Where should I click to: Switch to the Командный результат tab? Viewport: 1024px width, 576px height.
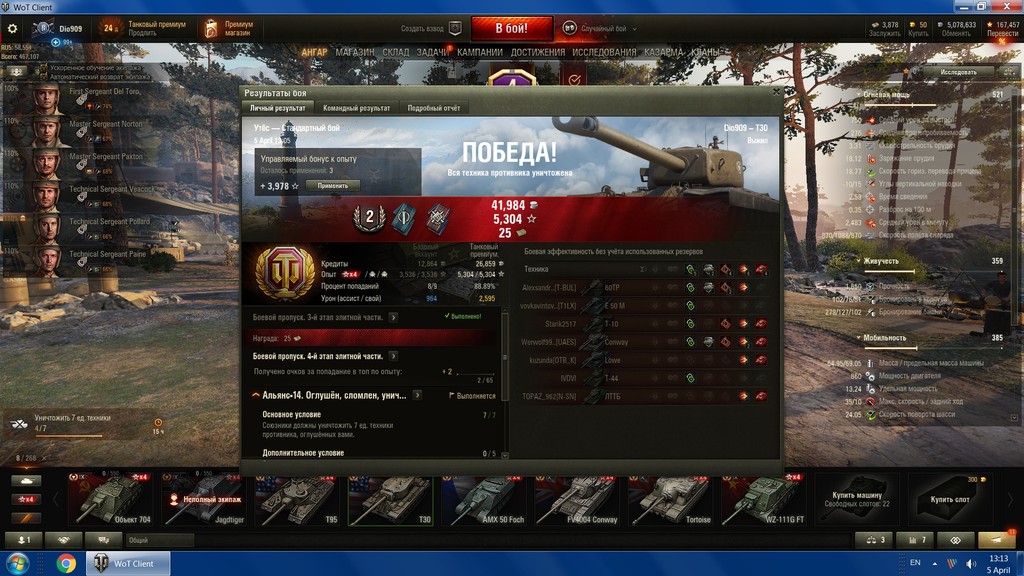357,108
